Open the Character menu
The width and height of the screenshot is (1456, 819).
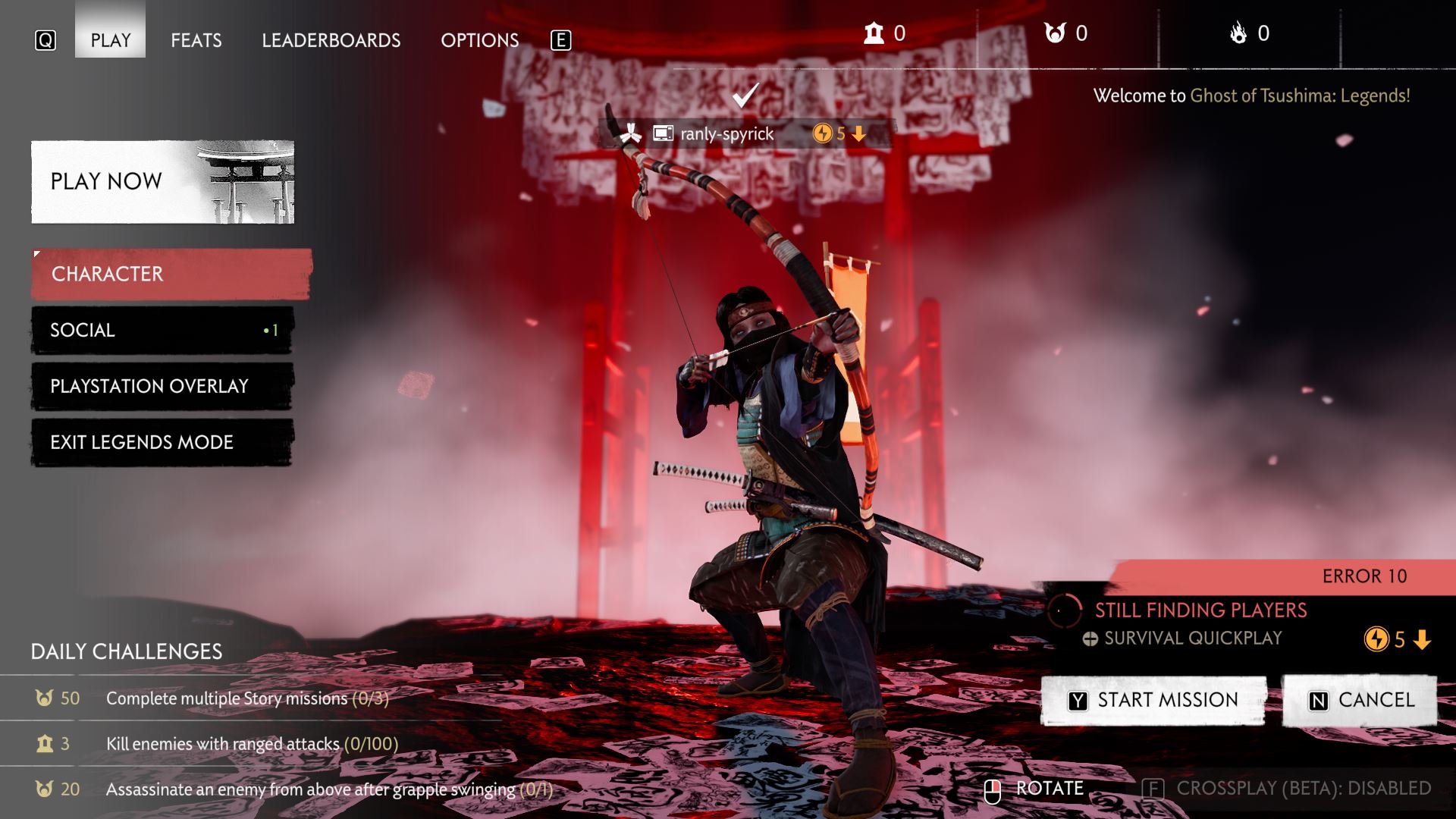(171, 274)
